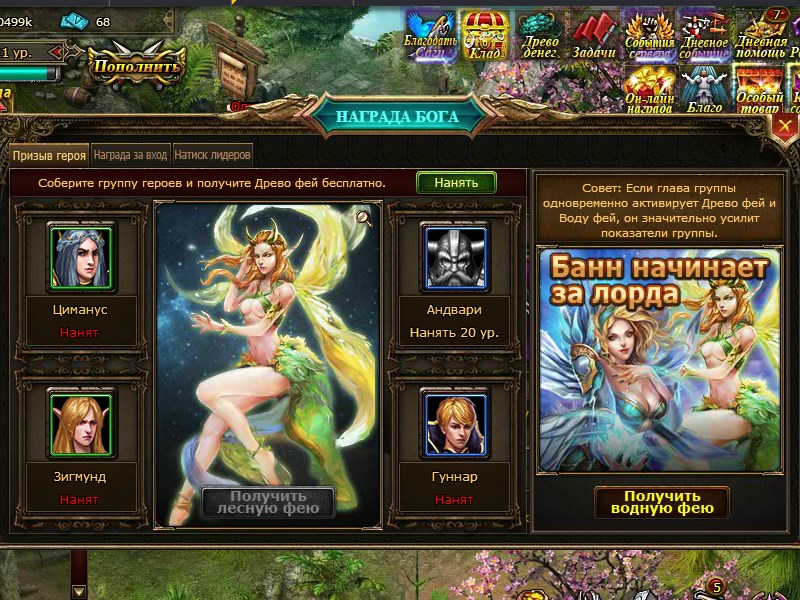Switch to the Награда за вход tab

130,155
